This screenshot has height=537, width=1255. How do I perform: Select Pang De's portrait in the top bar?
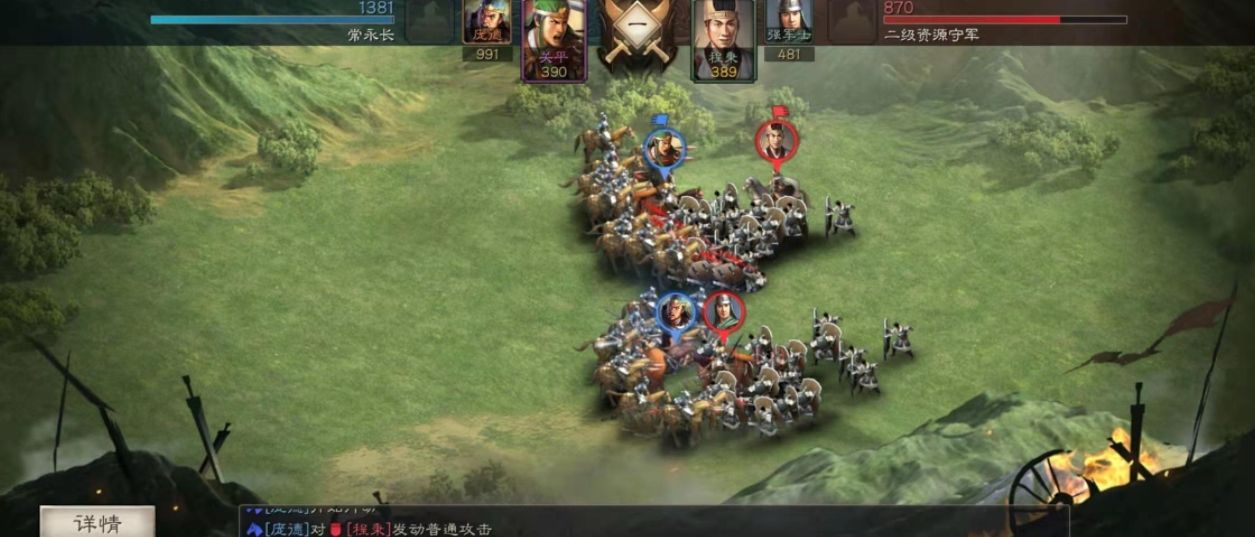[x=487, y=24]
